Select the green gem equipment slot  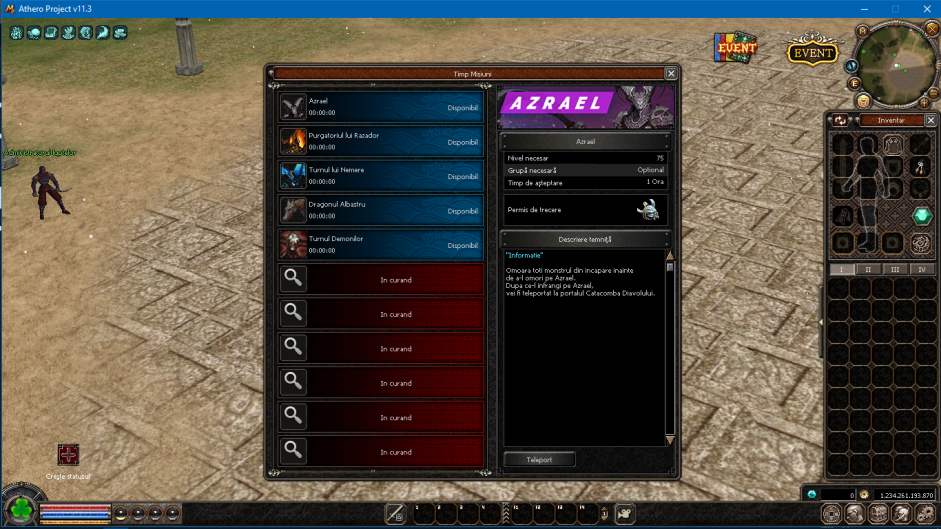click(920, 217)
